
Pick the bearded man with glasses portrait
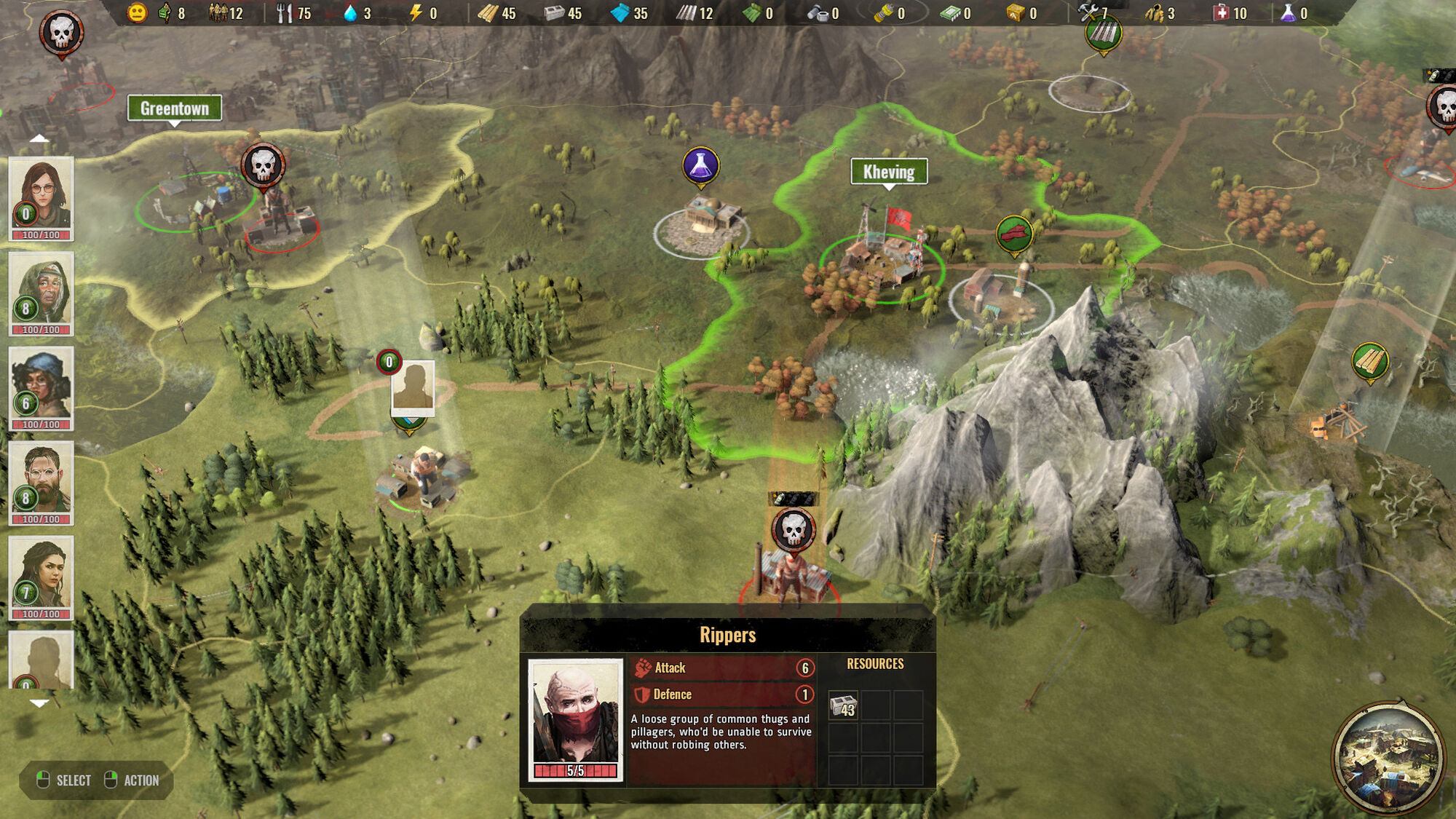tap(41, 478)
